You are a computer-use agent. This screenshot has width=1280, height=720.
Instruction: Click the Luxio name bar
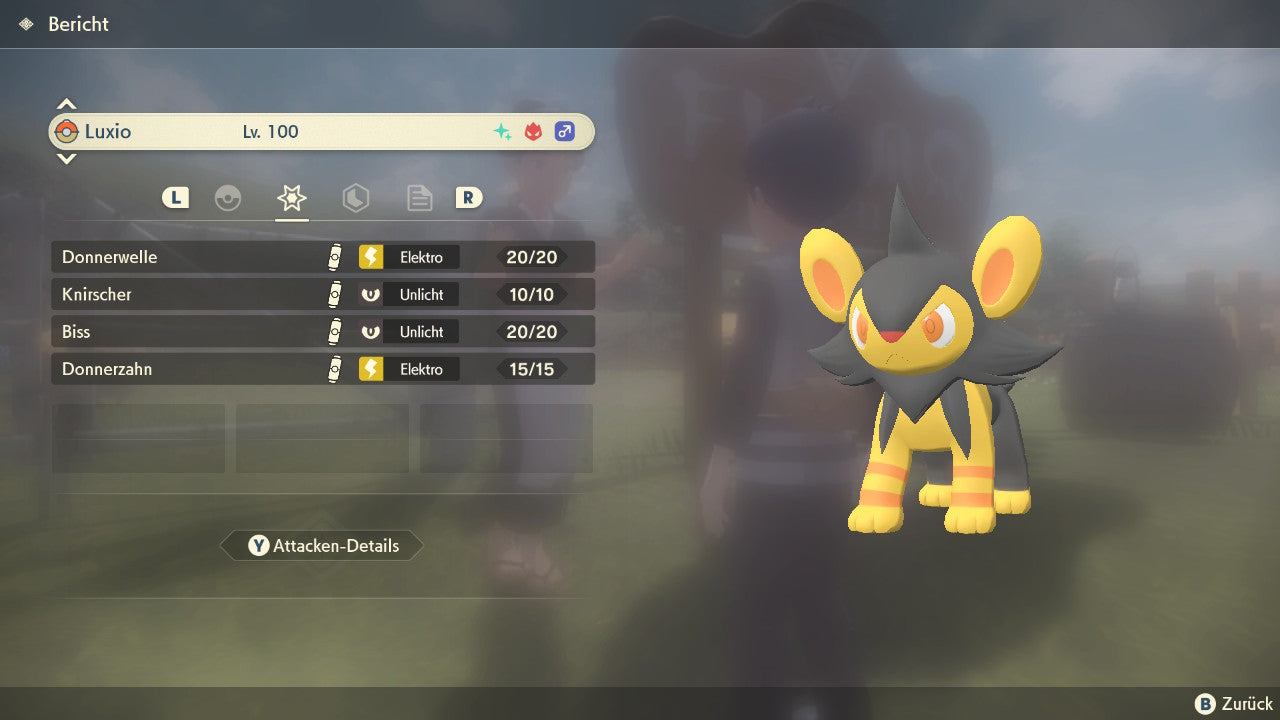click(322, 131)
